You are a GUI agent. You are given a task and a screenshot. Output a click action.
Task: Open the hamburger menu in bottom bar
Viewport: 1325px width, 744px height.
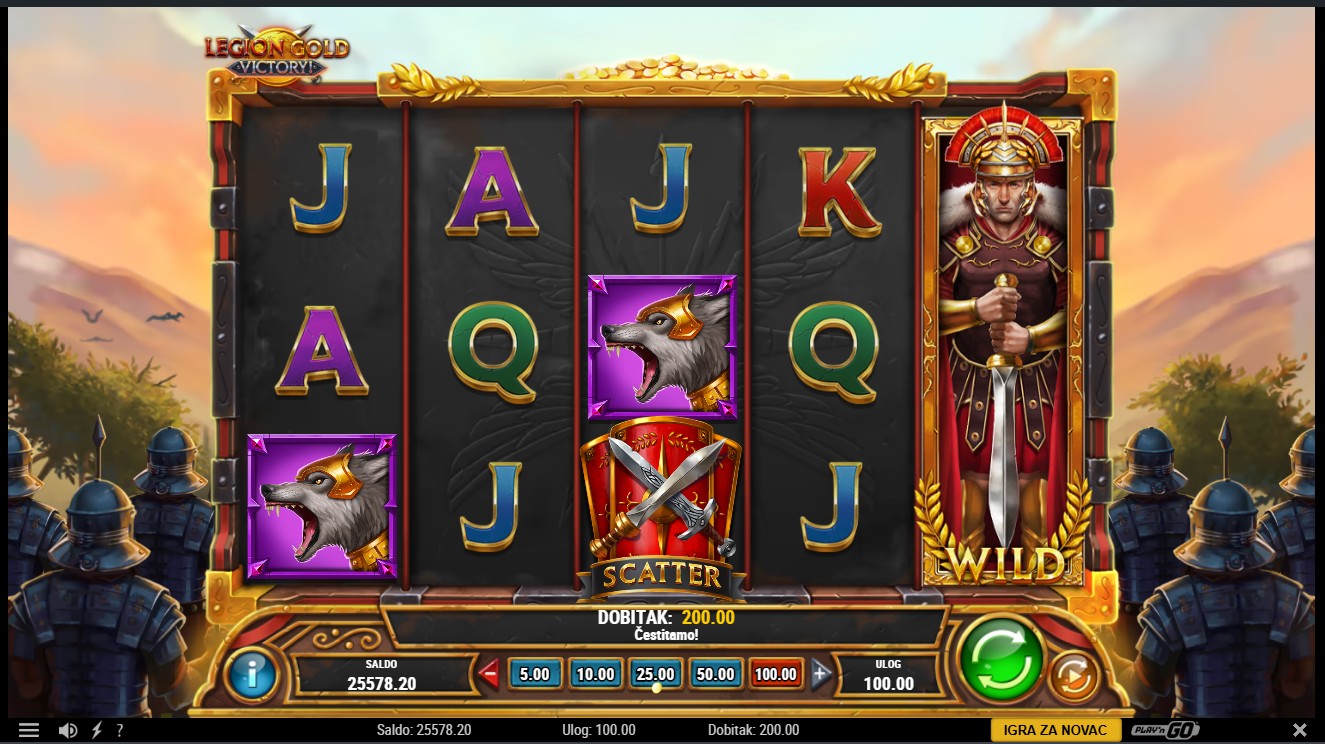coord(29,731)
